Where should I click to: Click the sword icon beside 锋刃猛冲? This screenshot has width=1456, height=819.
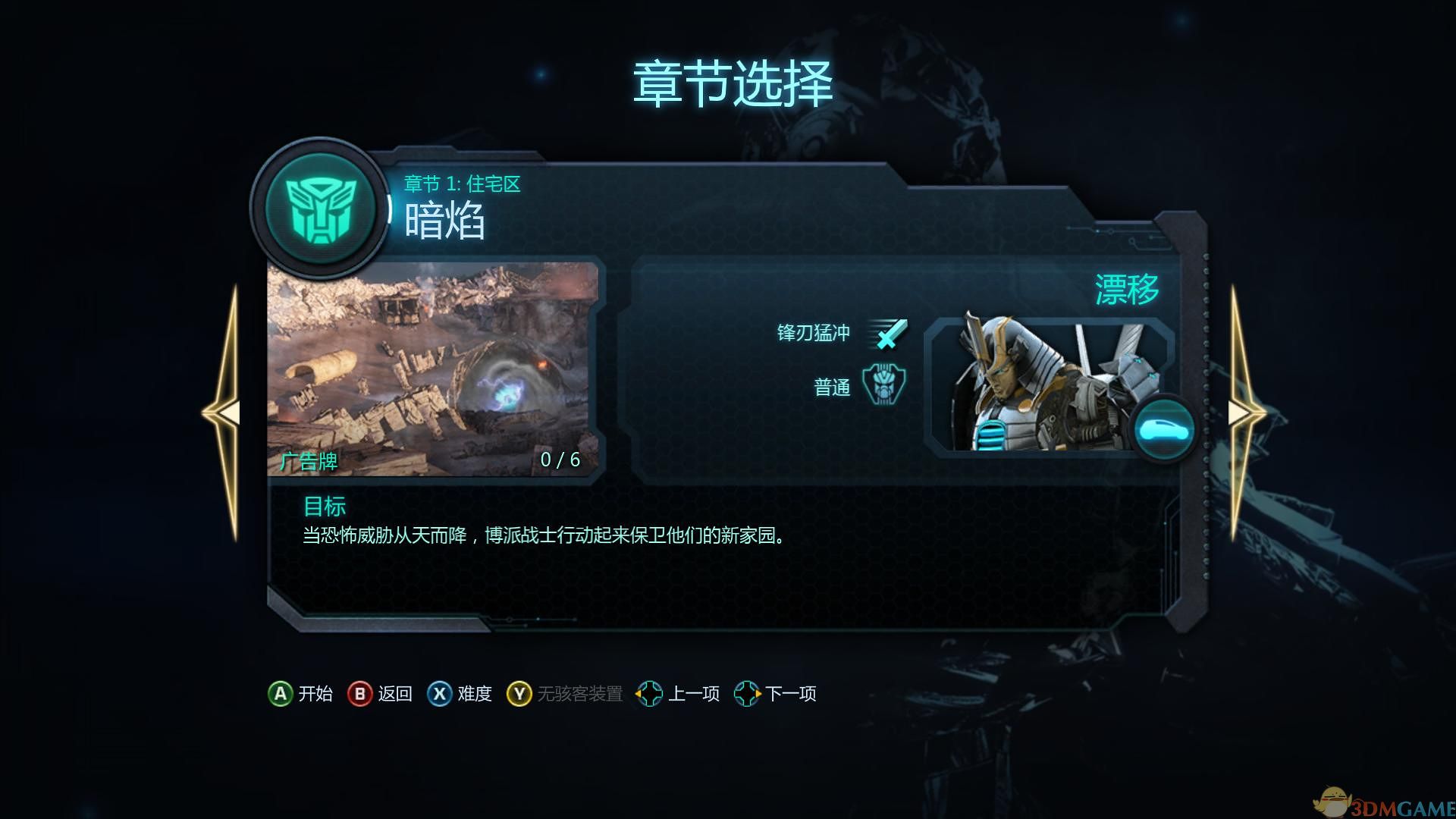889,332
